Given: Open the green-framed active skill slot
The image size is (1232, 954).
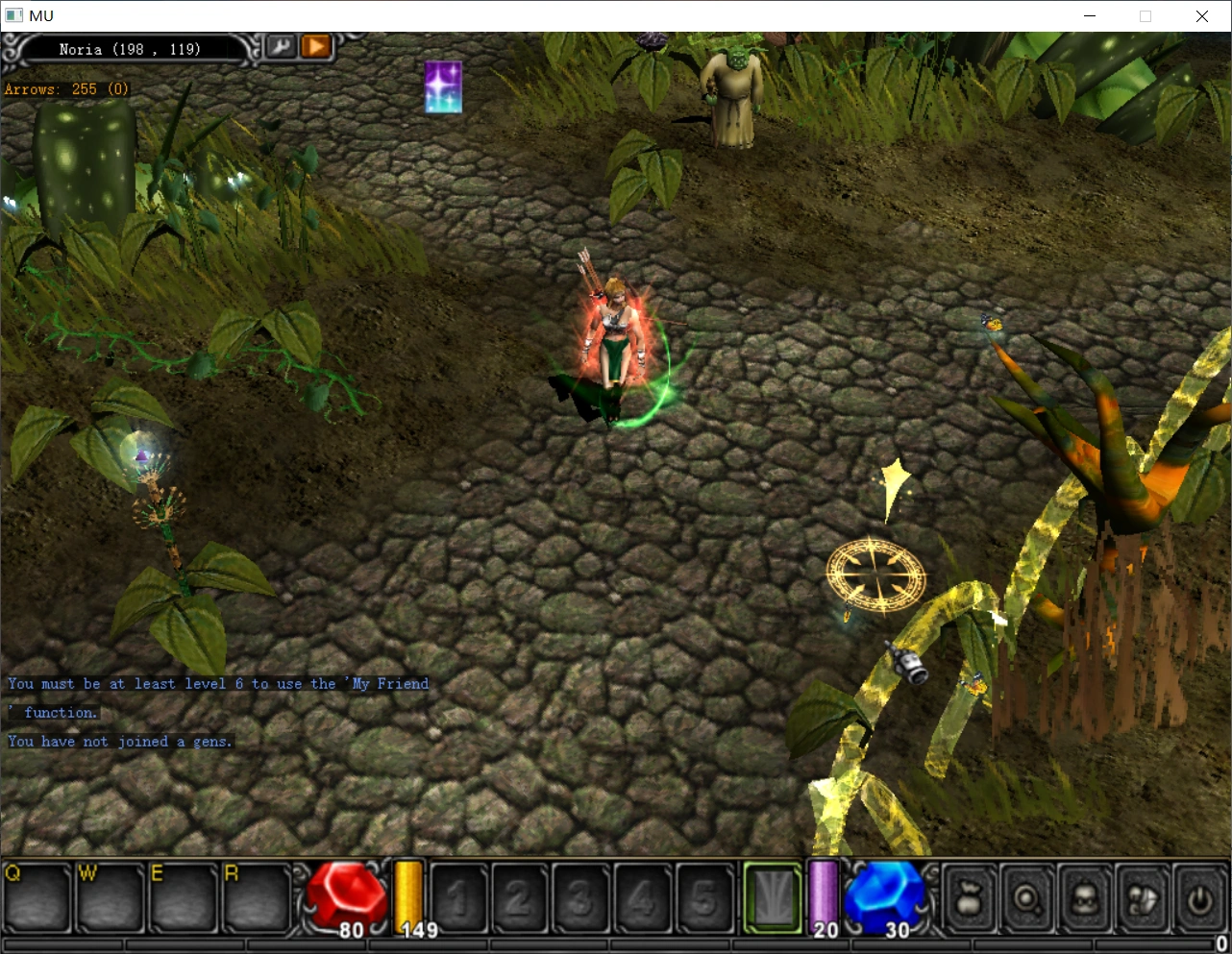Looking at the screenshot, I should point(773,898).
